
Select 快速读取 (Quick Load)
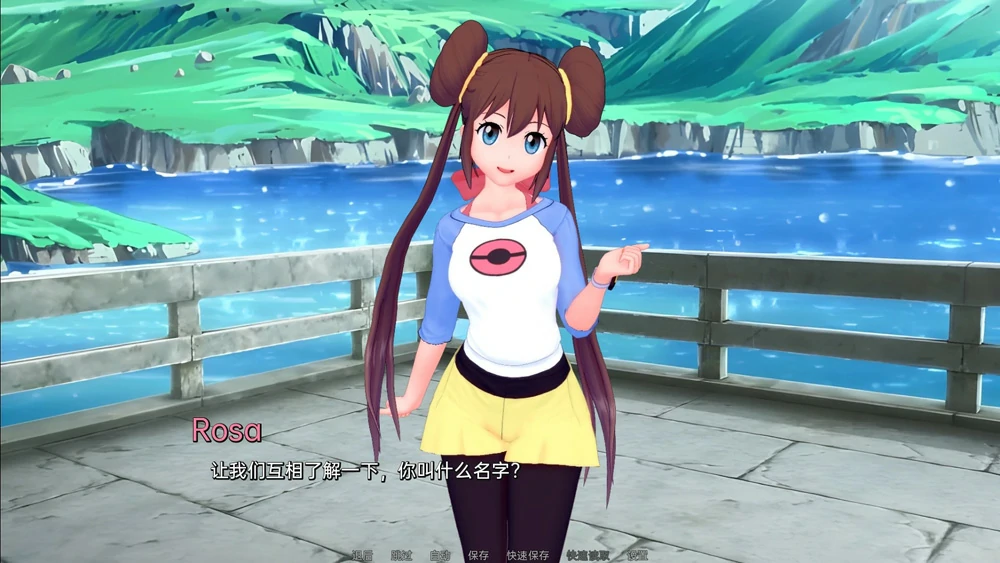tap(587, 555)
